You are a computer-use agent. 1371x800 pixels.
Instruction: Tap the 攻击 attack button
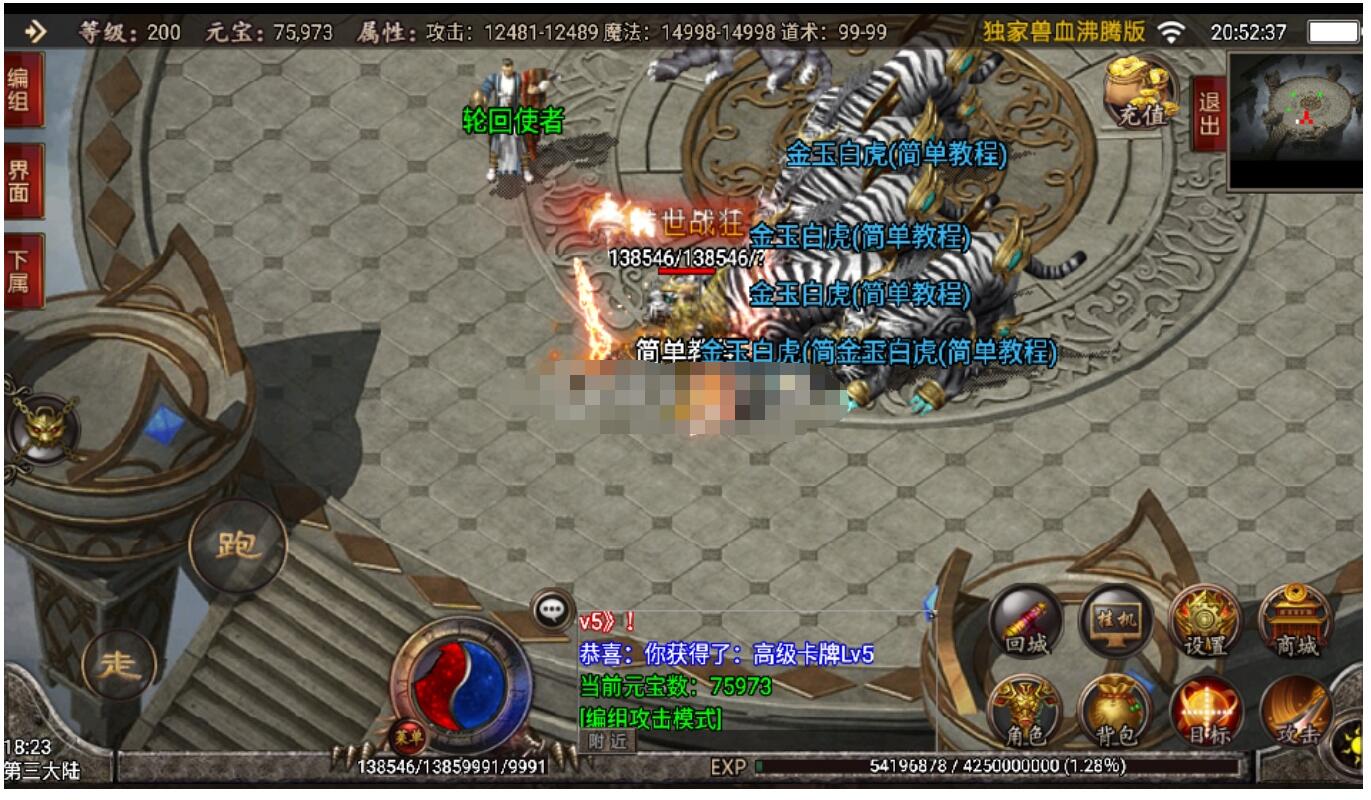pos(1297,712)
